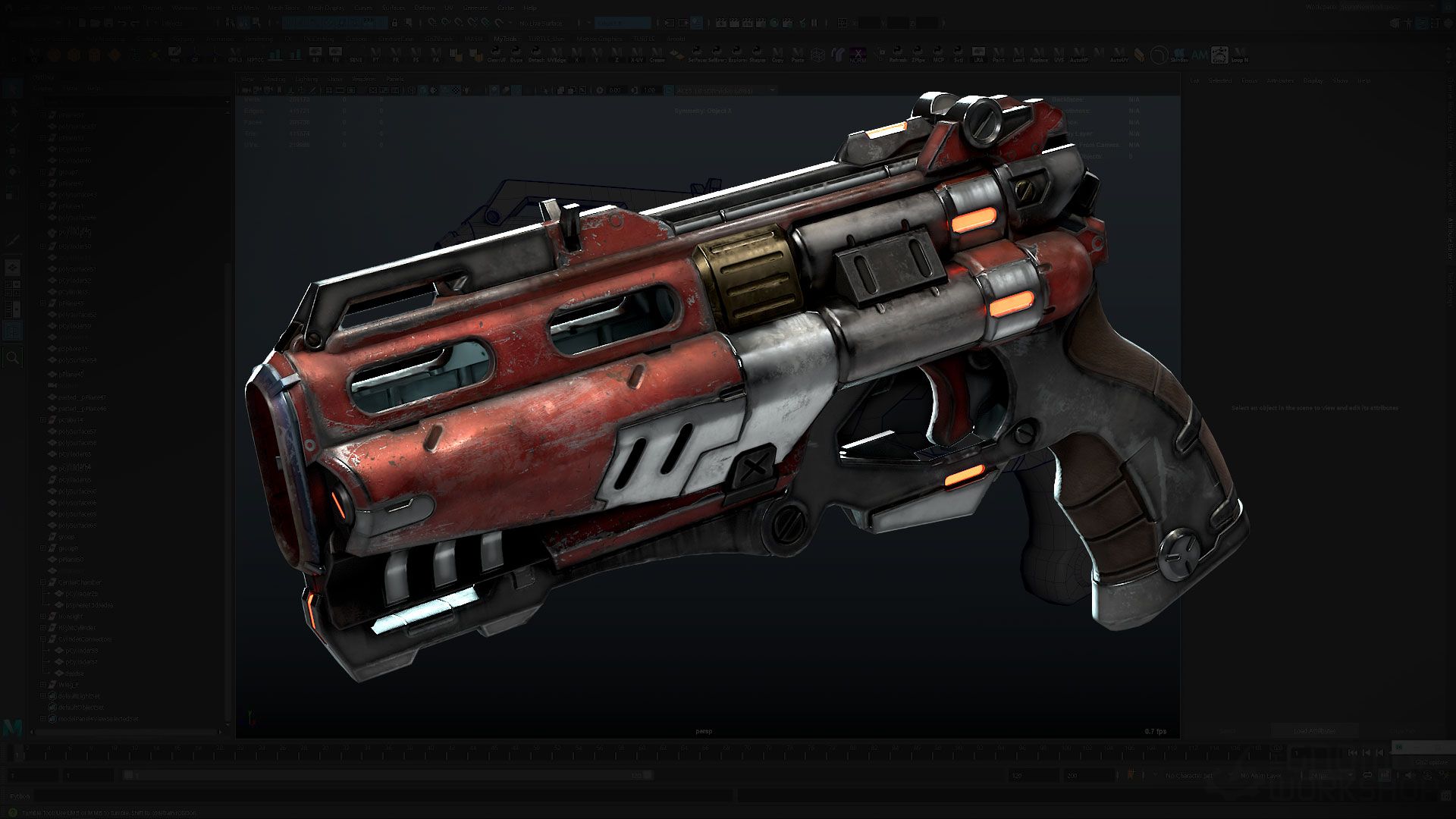Open the Deform menu
The width and height of the screenshot is (1456, 819).
click(424, 8)
